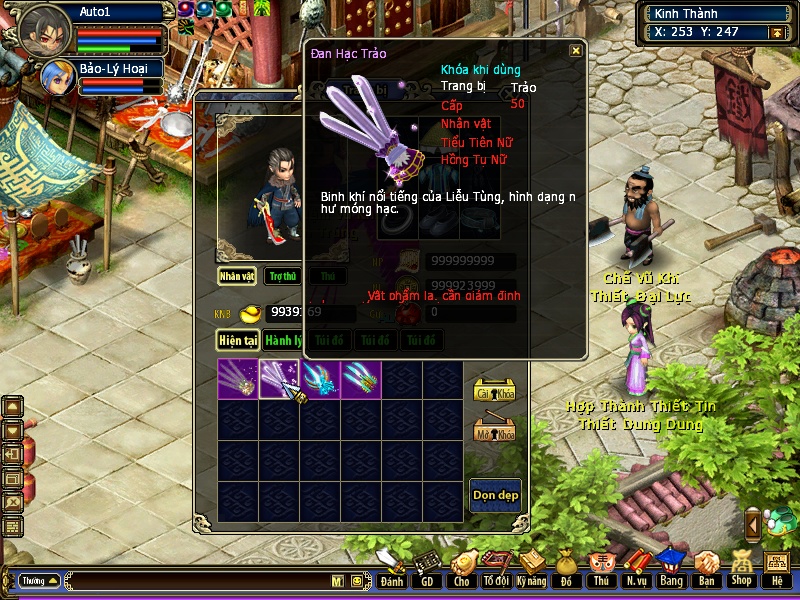Switch to the Nhân vật tab
800x600 pixels.
237,276
